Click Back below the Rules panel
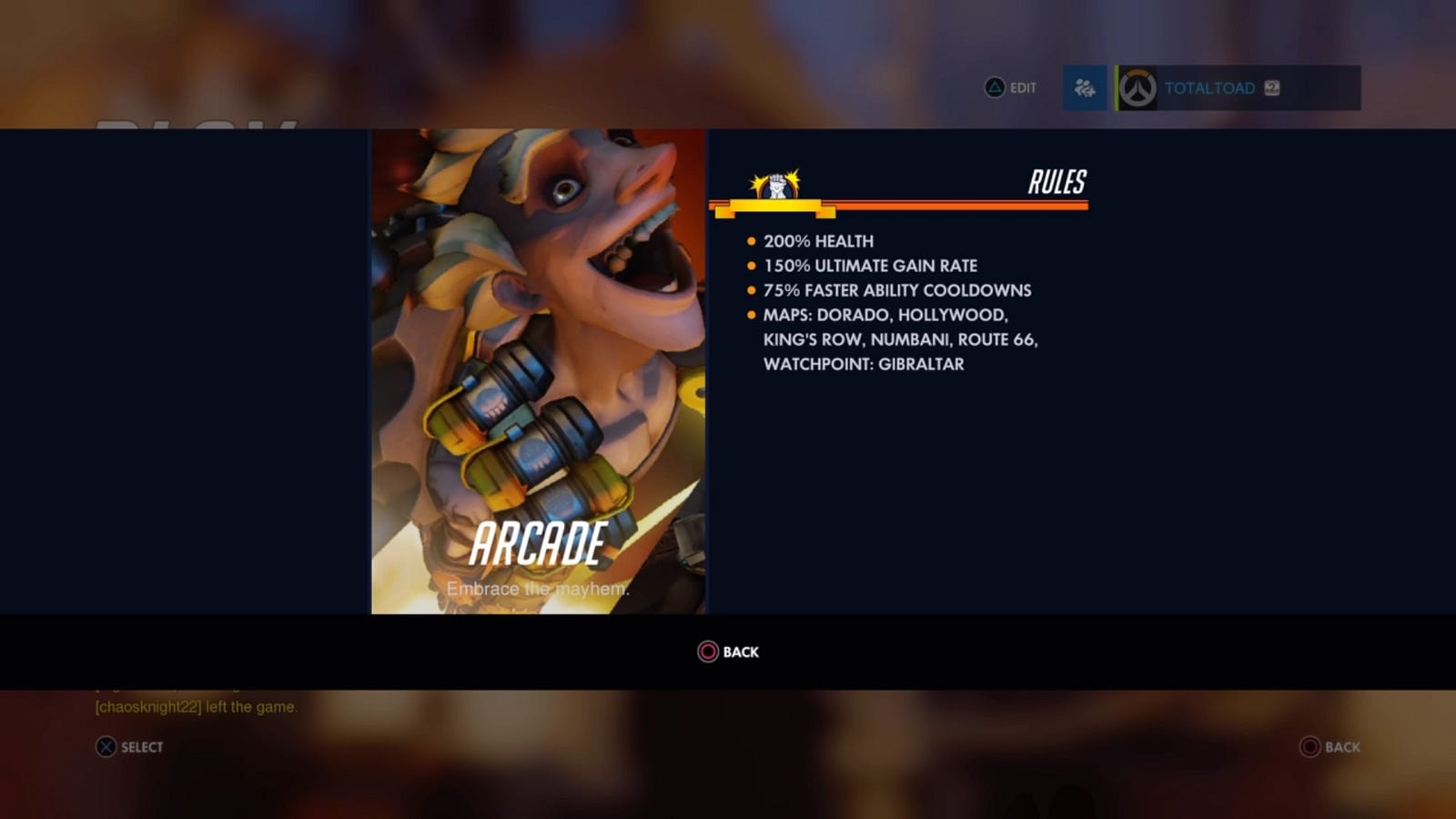Viewport: 1456px width, 819px height. click(728, 652)
